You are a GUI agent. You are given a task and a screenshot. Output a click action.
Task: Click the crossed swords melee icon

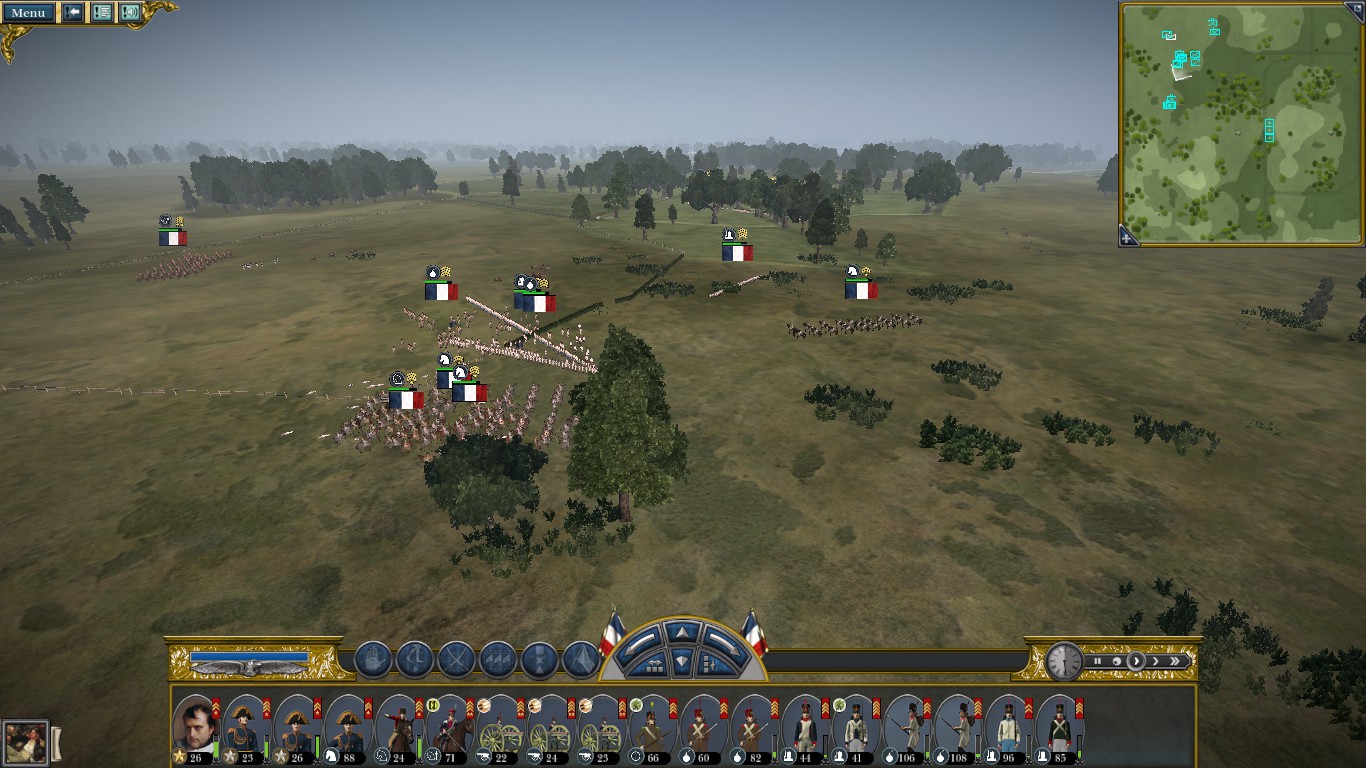click(456, 660)
